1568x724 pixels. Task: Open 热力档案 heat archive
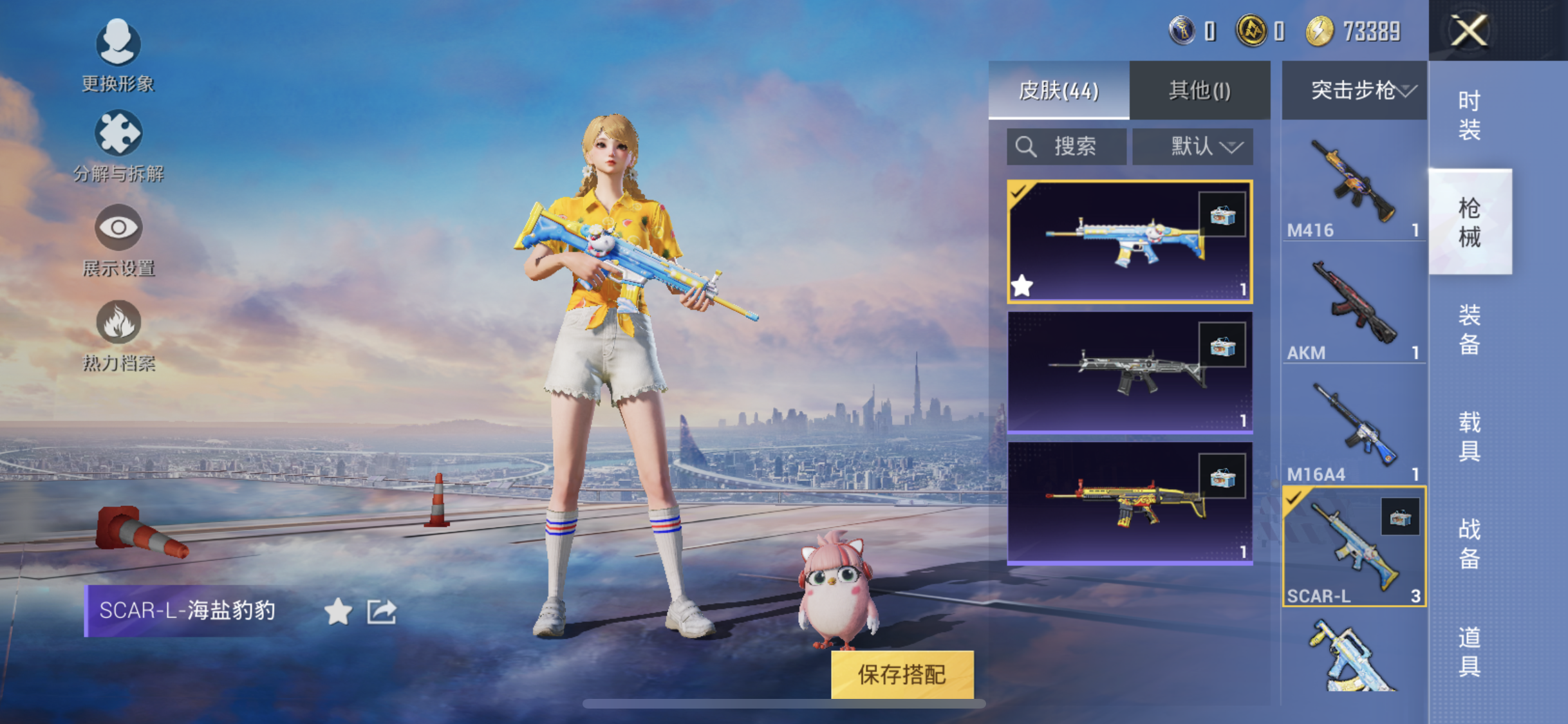118,335
